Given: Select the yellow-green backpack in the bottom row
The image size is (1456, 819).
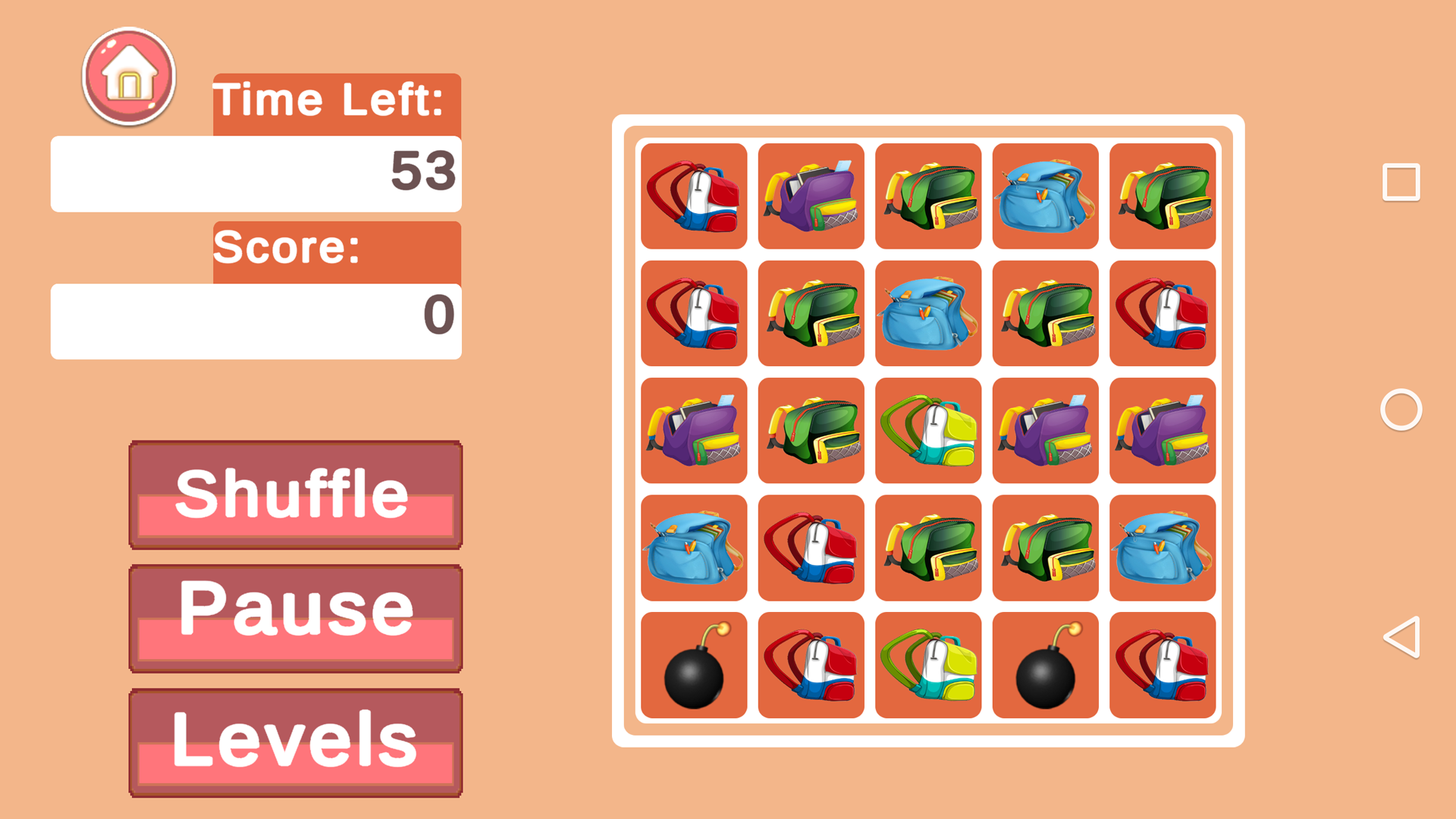Looking at the screenshot, I should tap(927, 666).
